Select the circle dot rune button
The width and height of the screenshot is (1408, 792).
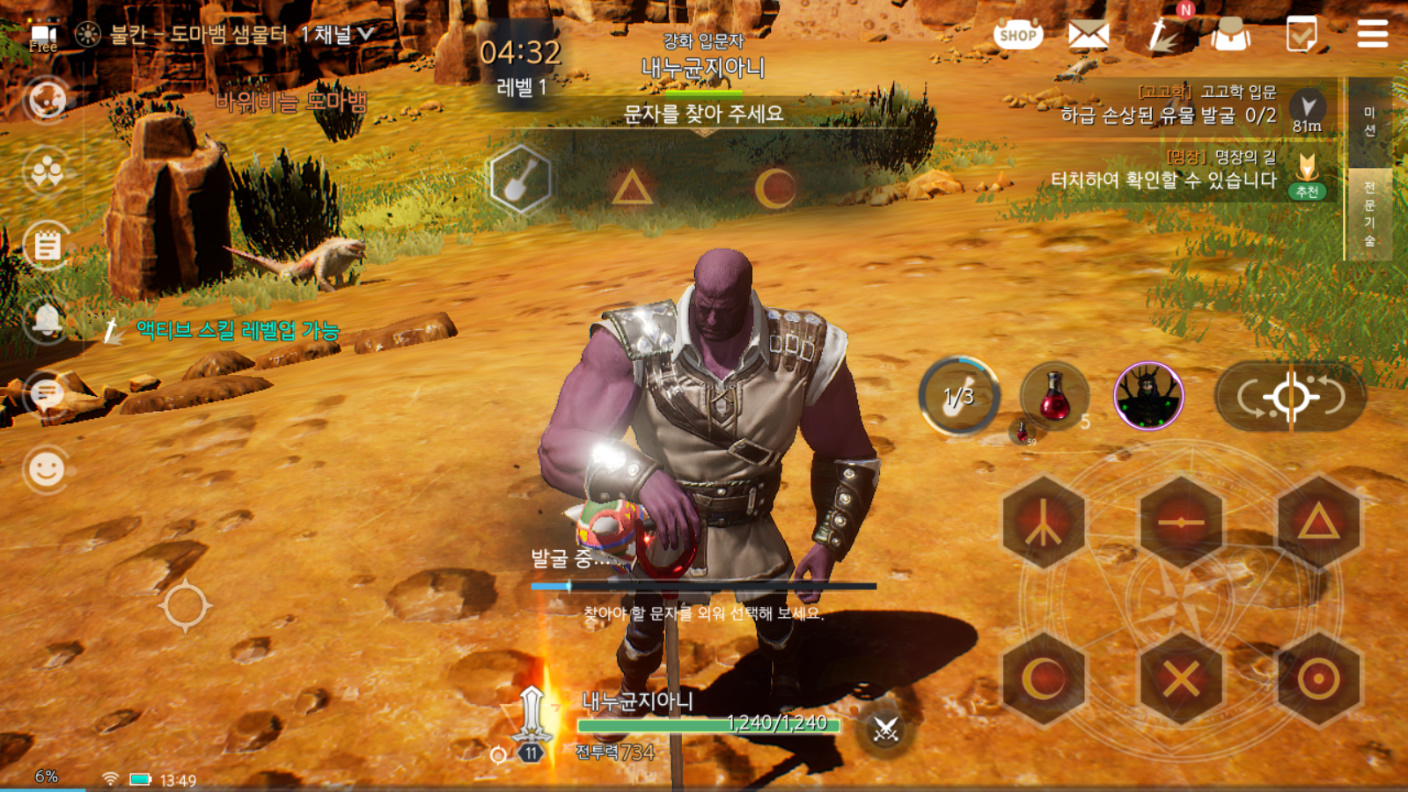point(1318,679)
